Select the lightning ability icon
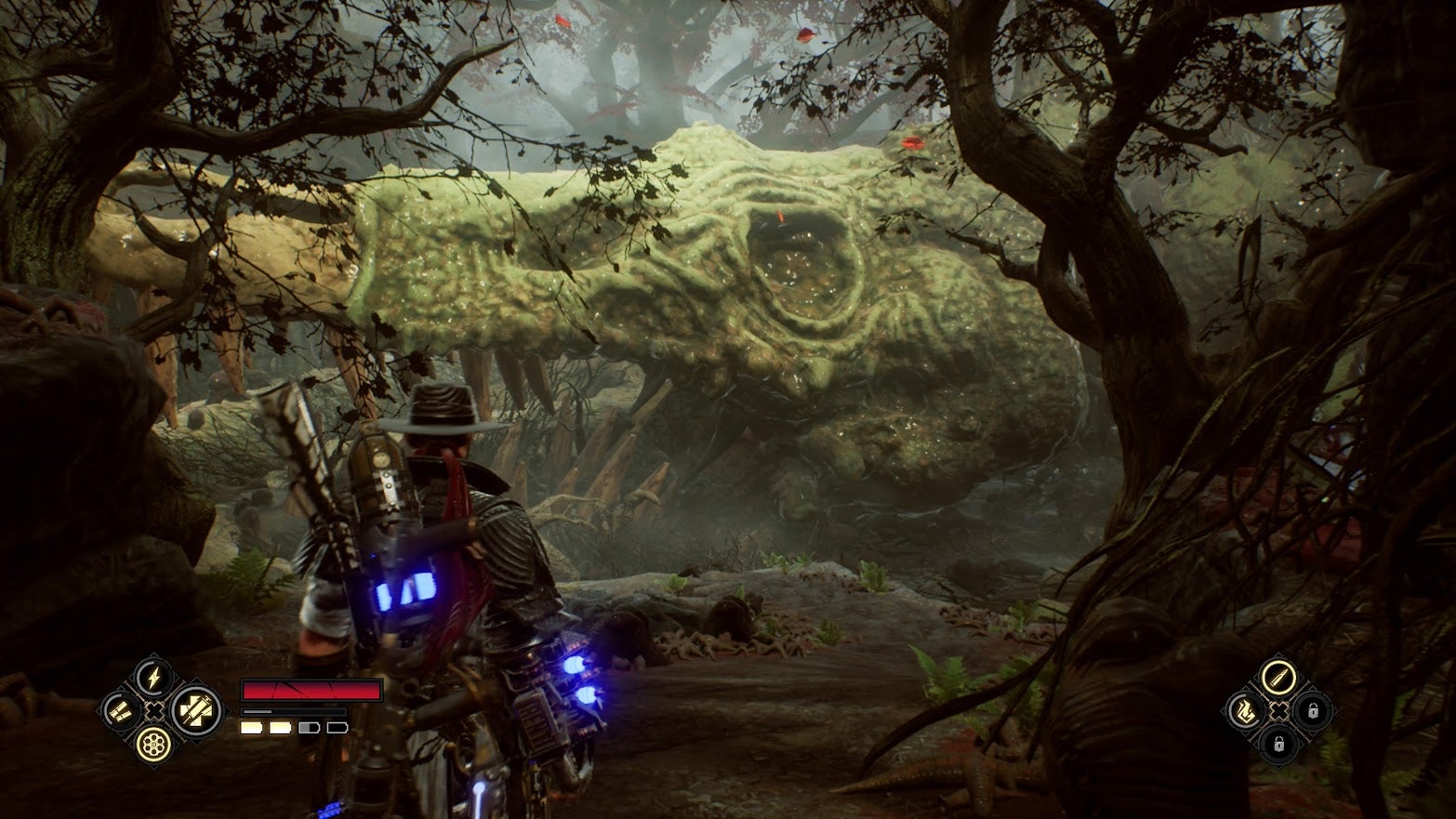The image size is (1456, 819). [152, 678]
